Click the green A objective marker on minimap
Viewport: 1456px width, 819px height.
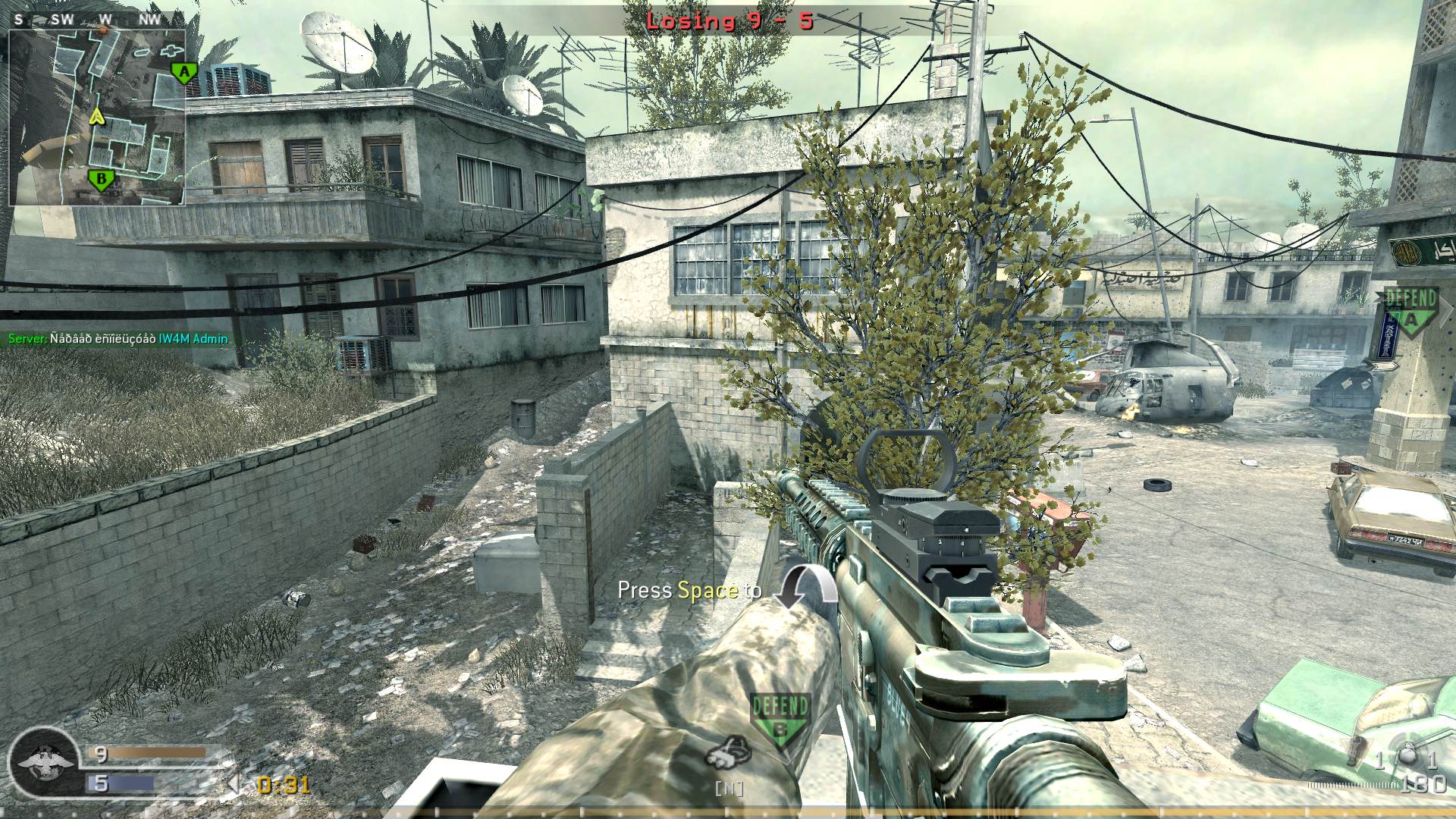pyautogui.click(x=184, y=72)
